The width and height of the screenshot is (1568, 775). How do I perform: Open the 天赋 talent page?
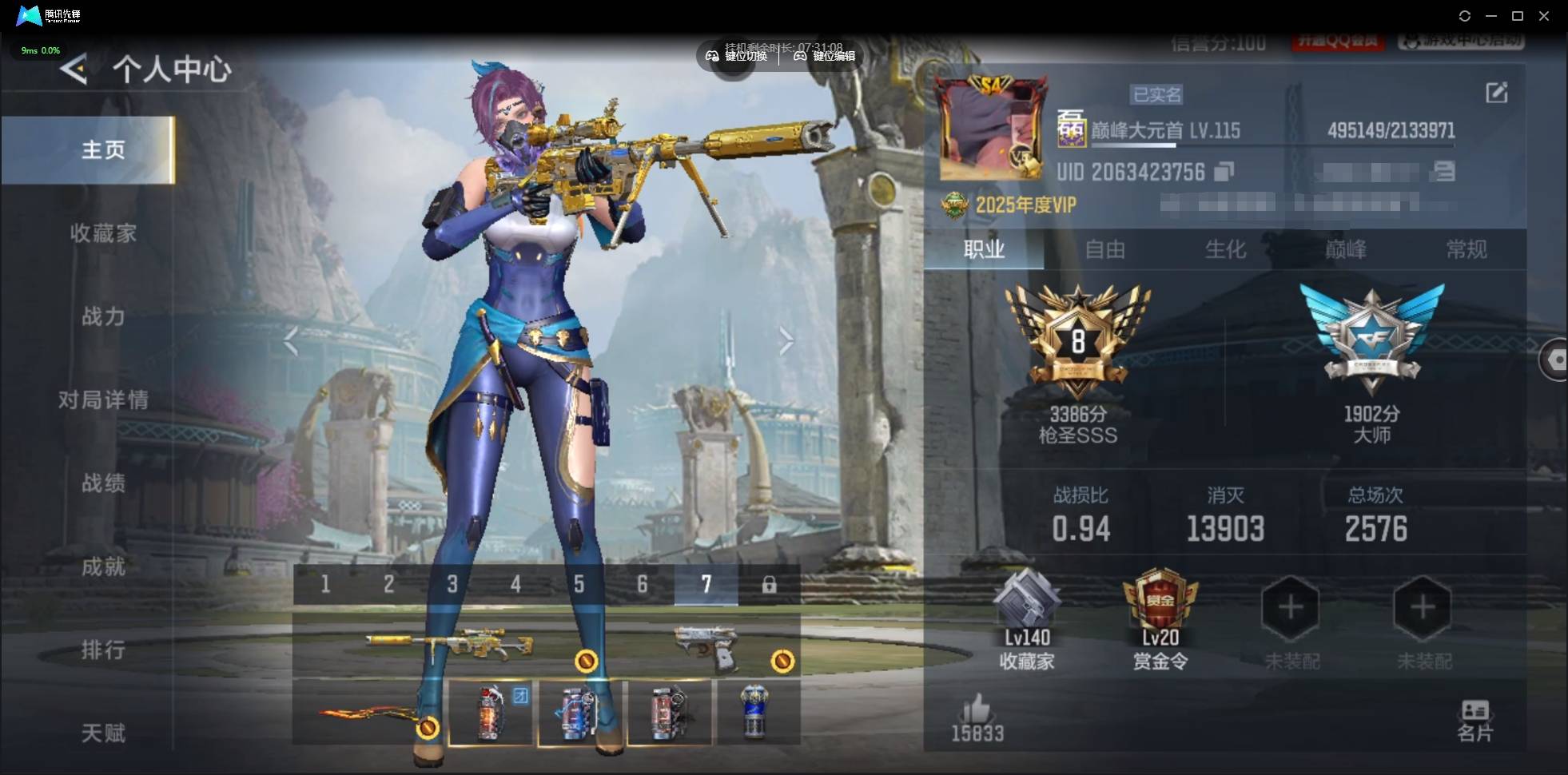click(x=103, y=733)
